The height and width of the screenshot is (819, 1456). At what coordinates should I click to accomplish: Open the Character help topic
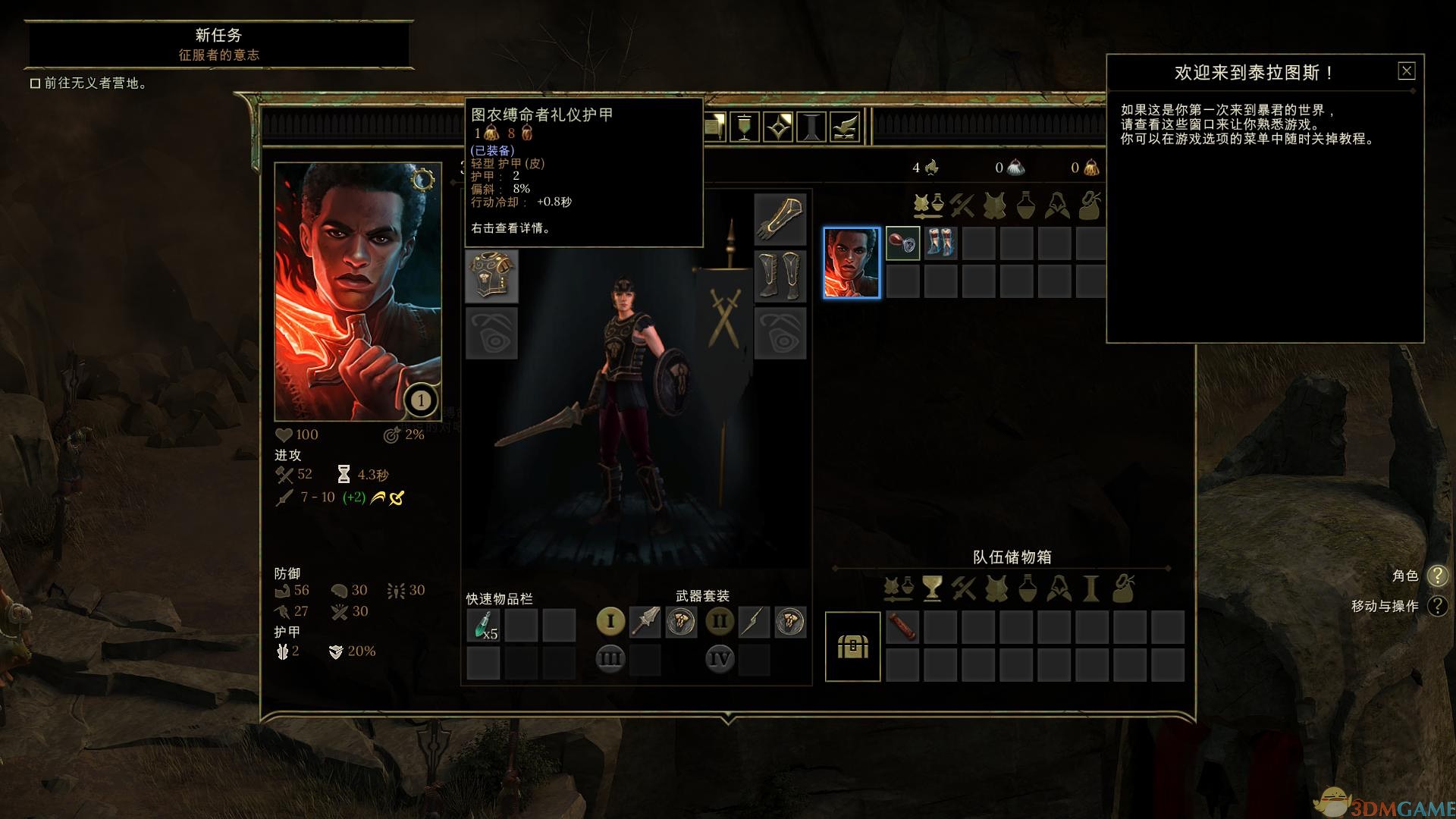[1437, 576]
